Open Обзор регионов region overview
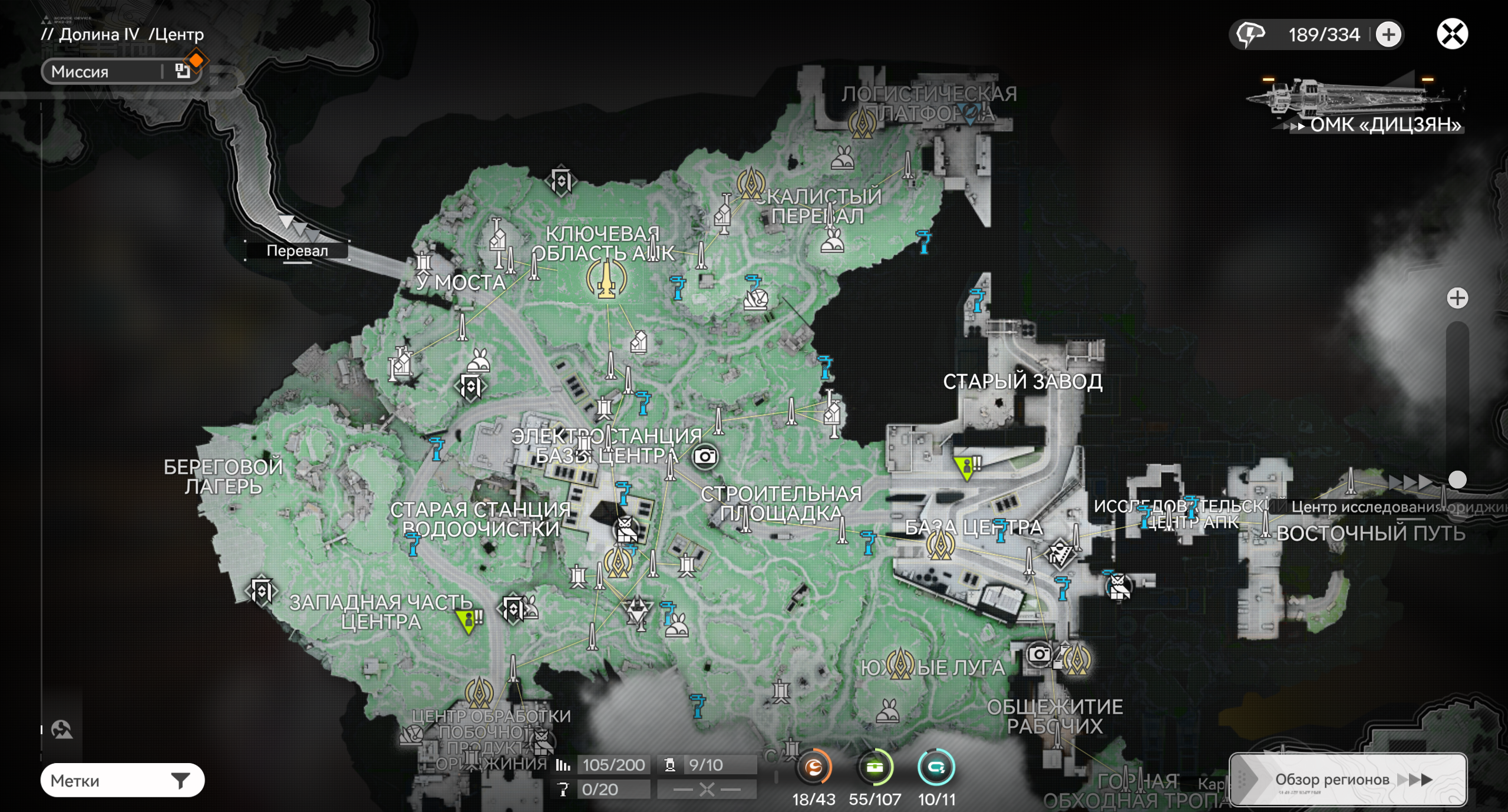 1347,779
